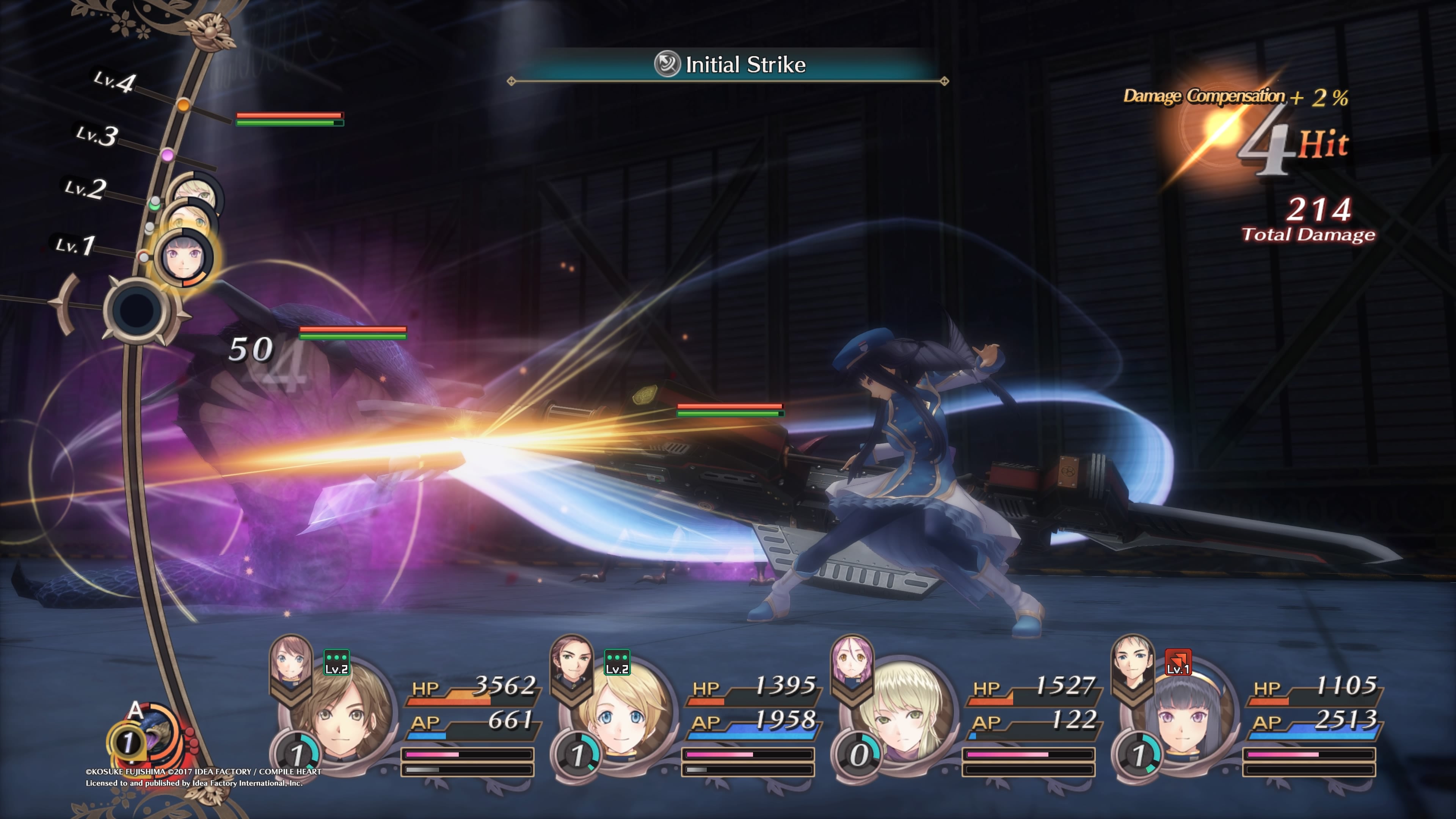This screenshot has height=819, width=1456.
Task: Select the orange marker at Lv.4 on the gauge
Action: (183, 105)
